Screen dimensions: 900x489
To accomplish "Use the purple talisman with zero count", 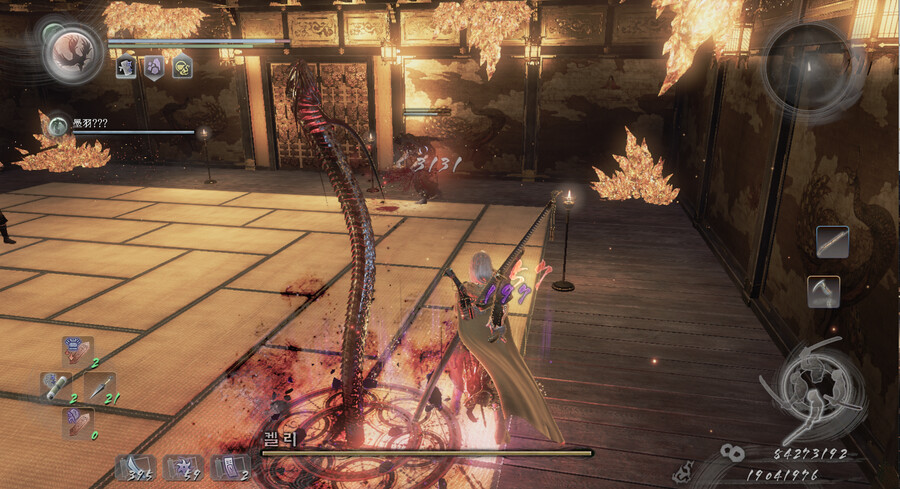I will [x=77, y=420].
